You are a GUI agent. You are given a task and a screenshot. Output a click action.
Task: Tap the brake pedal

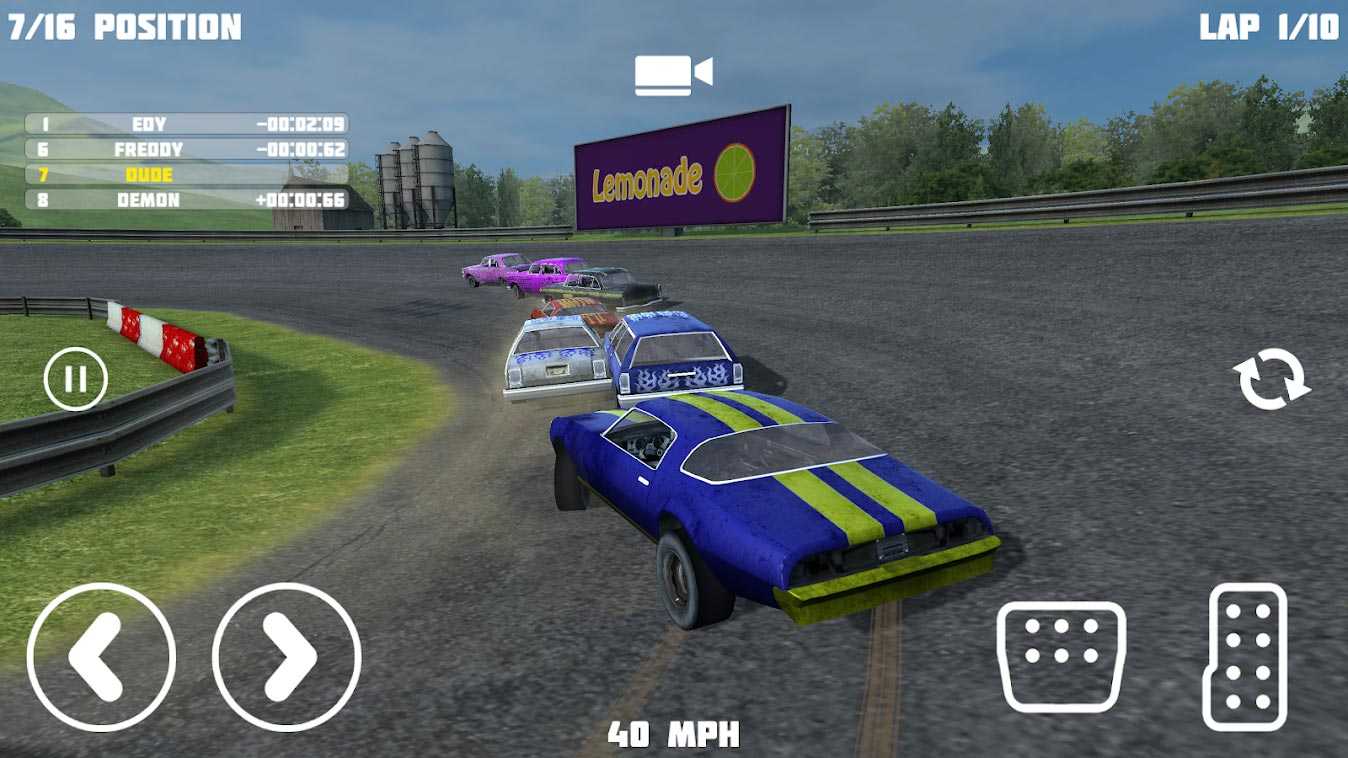[x=1061, y=656]
